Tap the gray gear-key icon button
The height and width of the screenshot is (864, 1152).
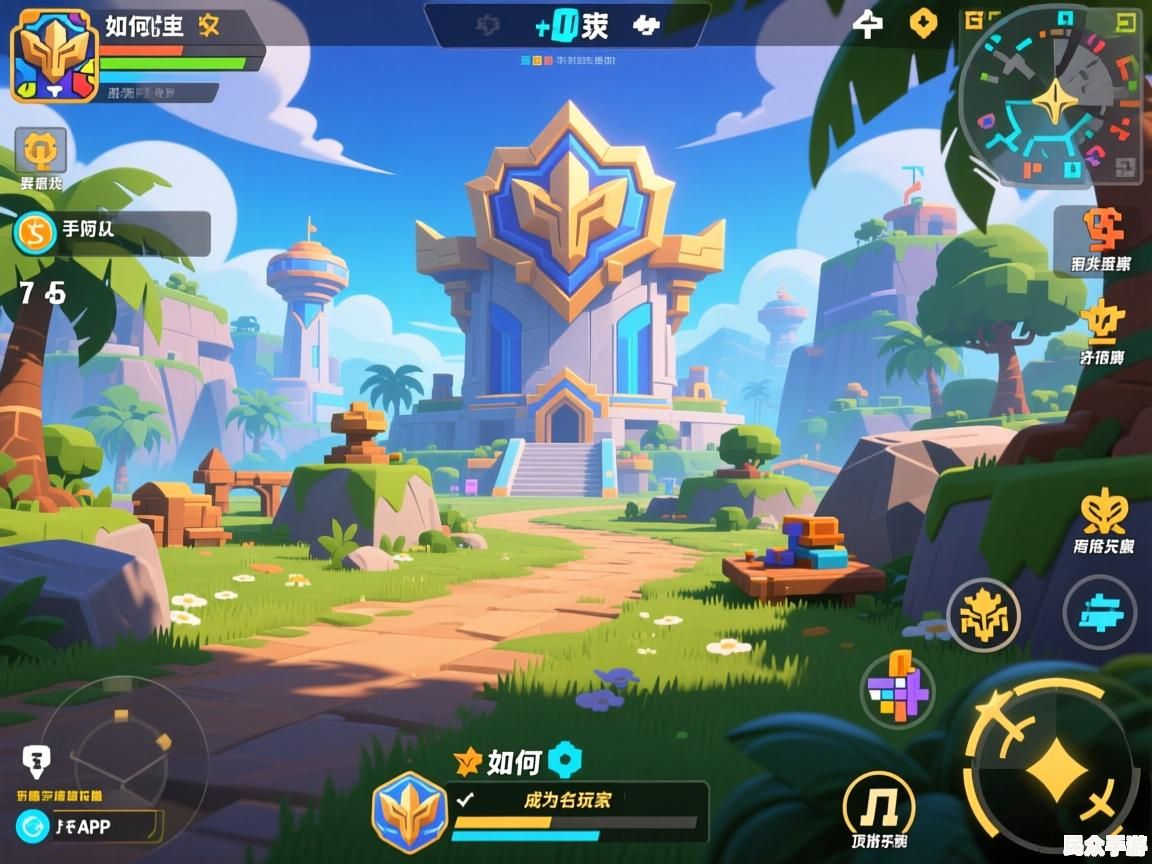click(x=41, y=152)
